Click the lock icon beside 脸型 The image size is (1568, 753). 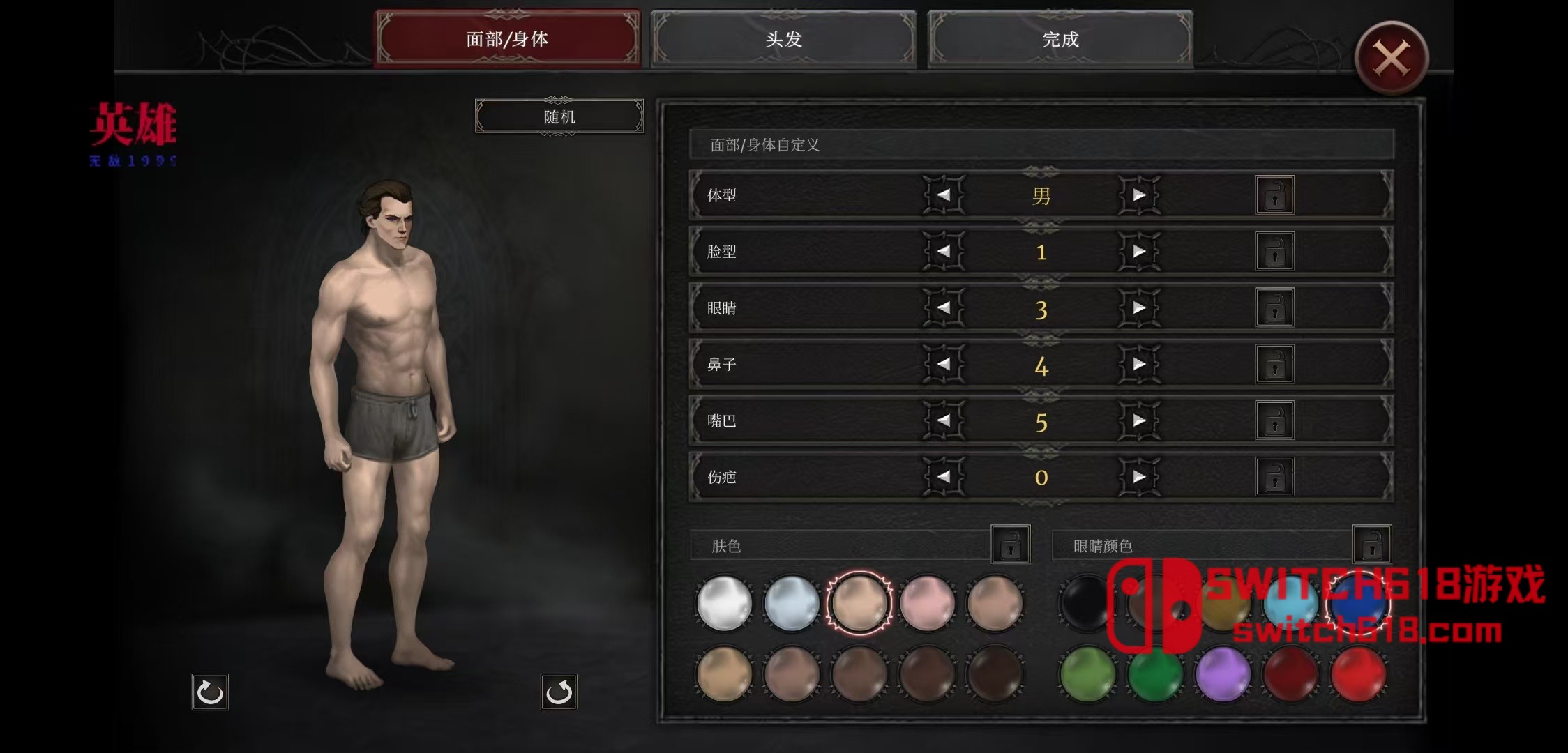1274,252
